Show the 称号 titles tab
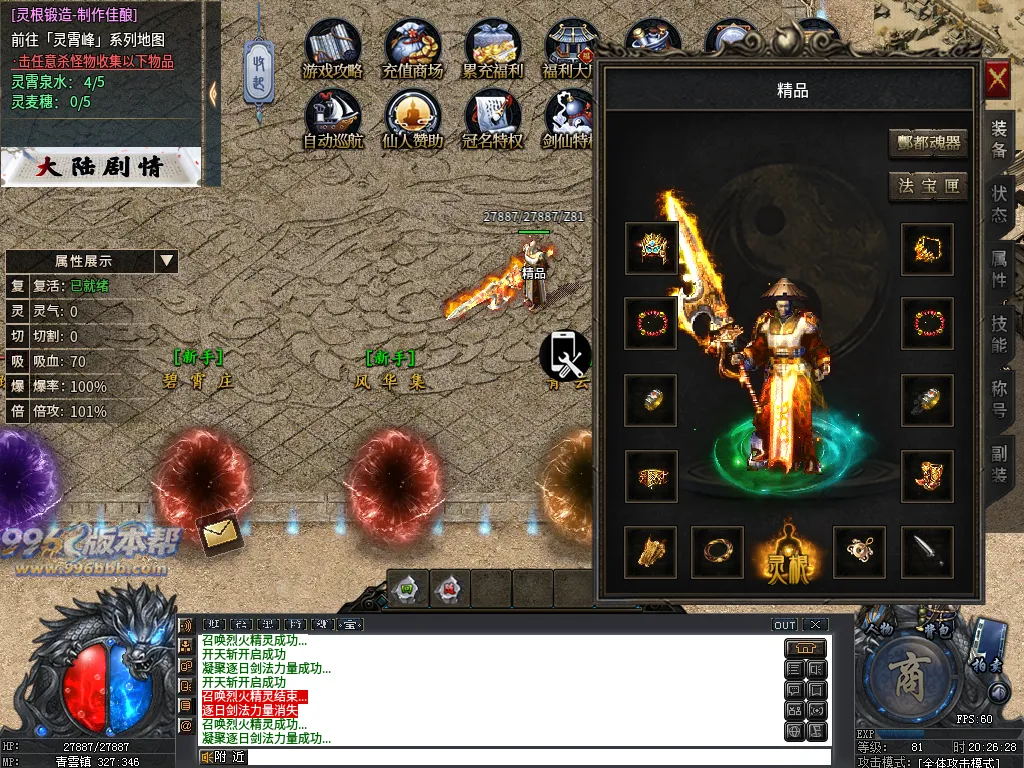1024x768 pixels. 999,399
